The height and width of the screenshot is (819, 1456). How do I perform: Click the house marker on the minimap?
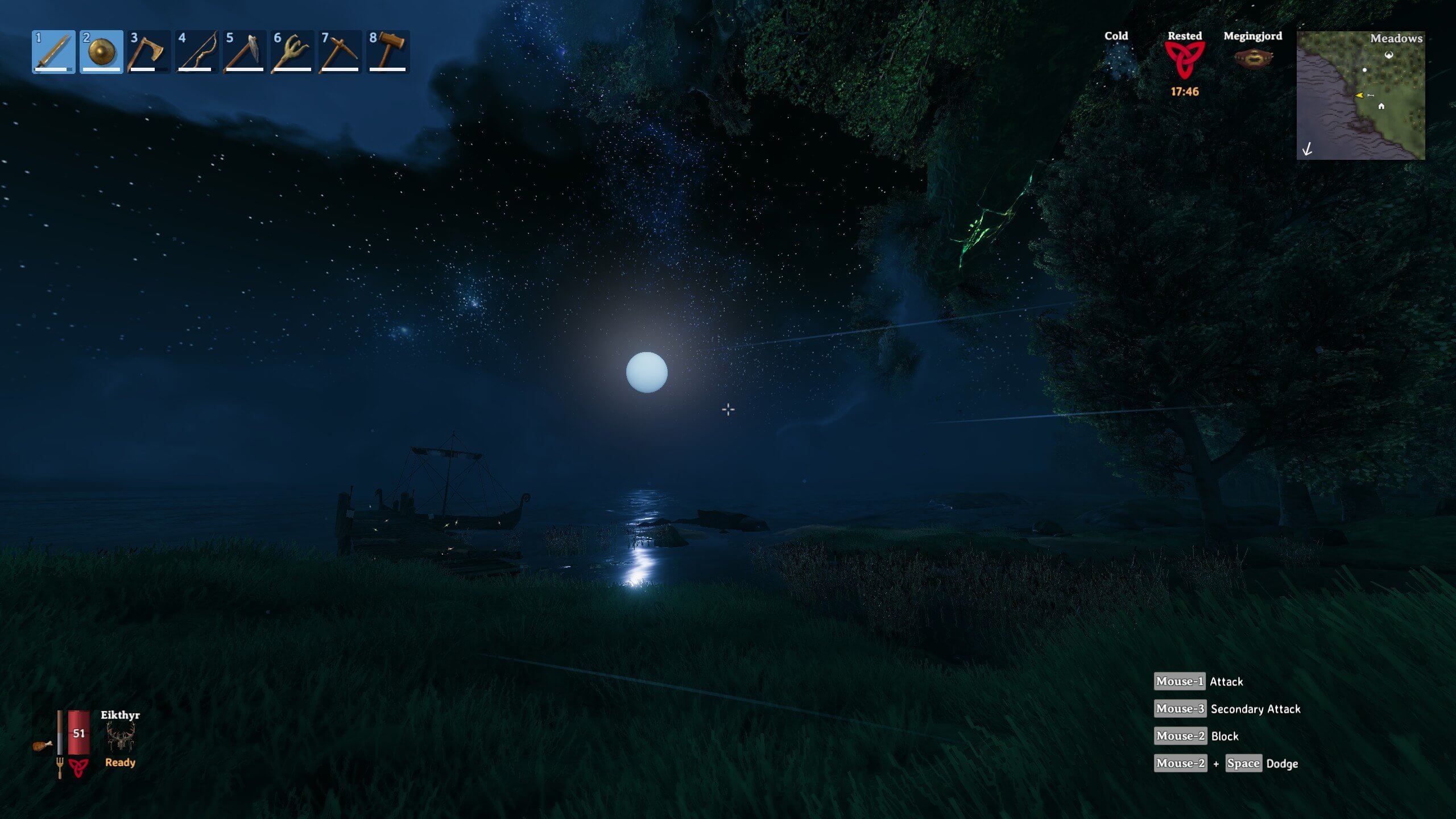[x=1381, y=106]
